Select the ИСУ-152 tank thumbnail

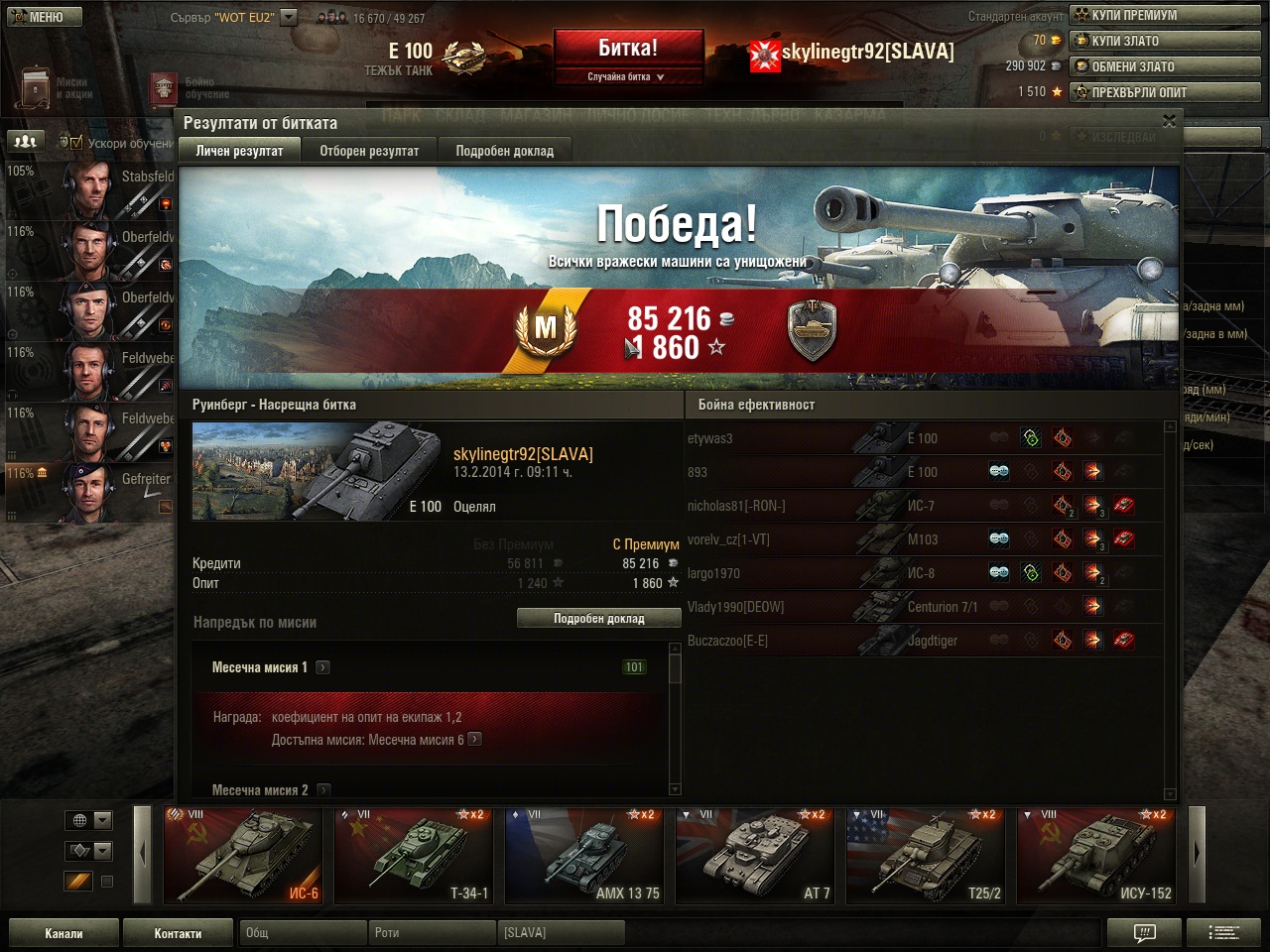[x=1096, y=856]
